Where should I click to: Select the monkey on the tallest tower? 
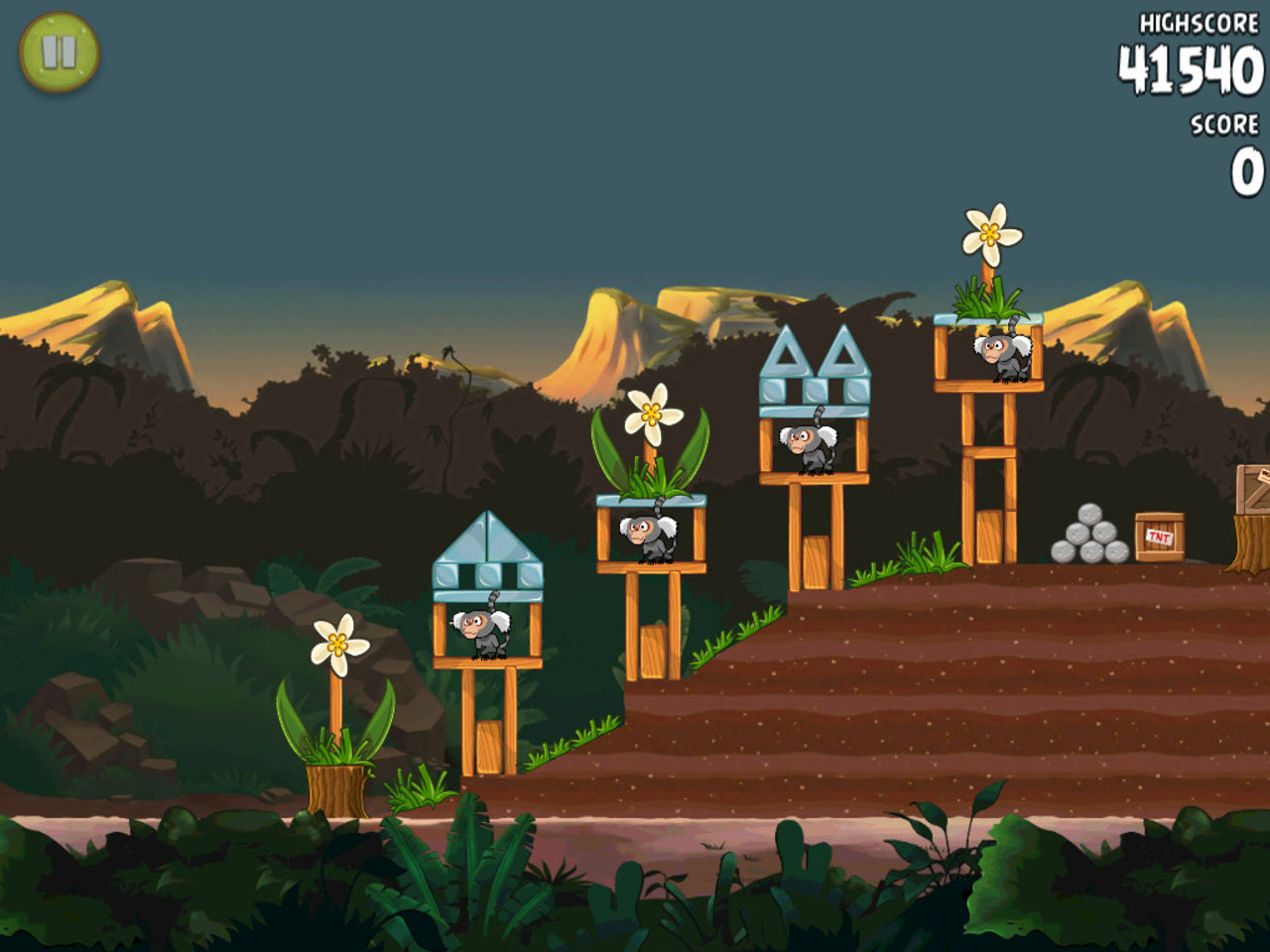1002,351
